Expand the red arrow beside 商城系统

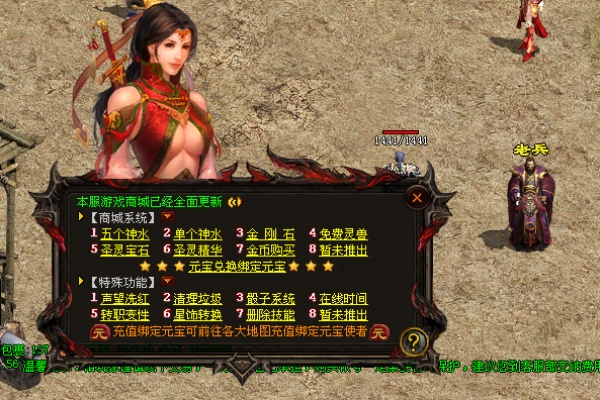click(168, 216)
